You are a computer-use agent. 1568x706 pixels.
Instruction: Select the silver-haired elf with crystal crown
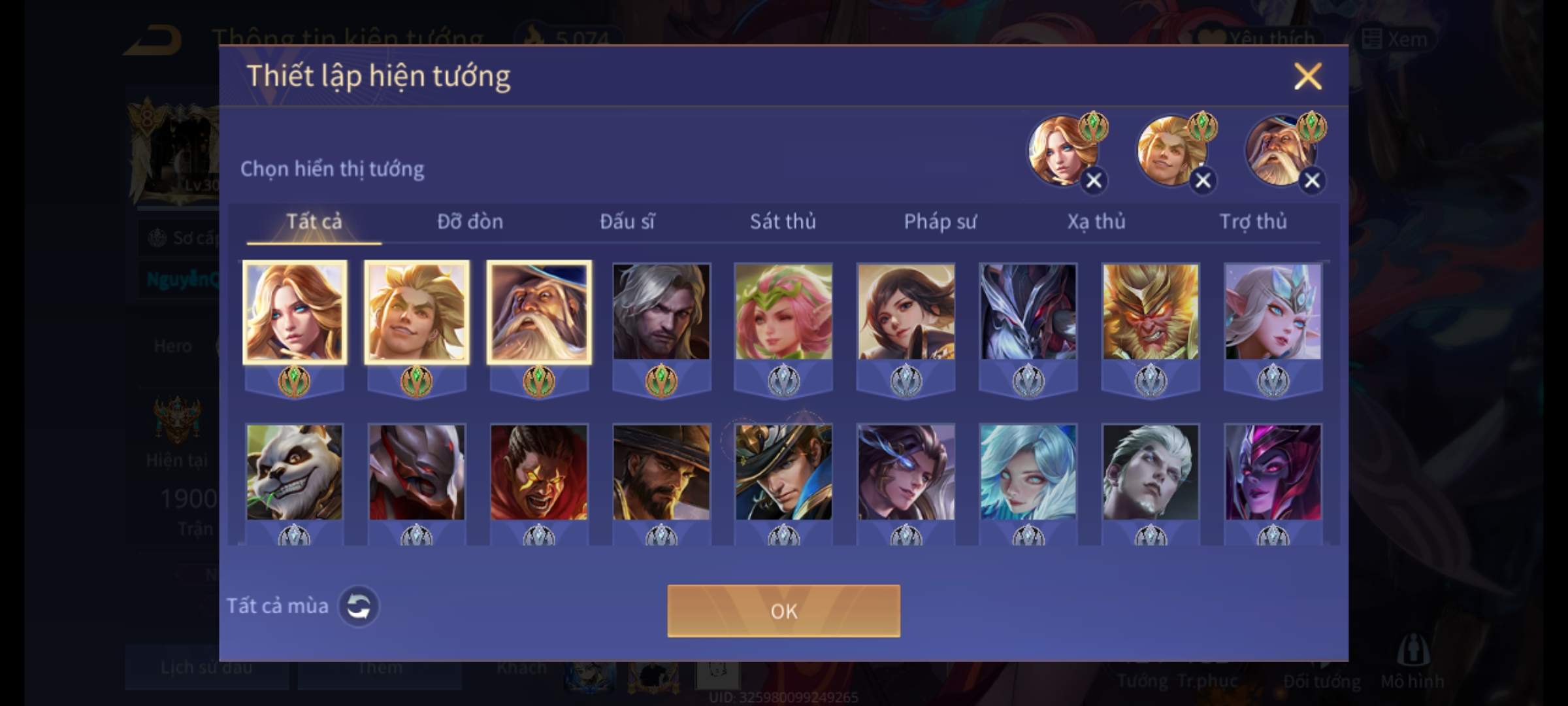[x=1273, y=312]
